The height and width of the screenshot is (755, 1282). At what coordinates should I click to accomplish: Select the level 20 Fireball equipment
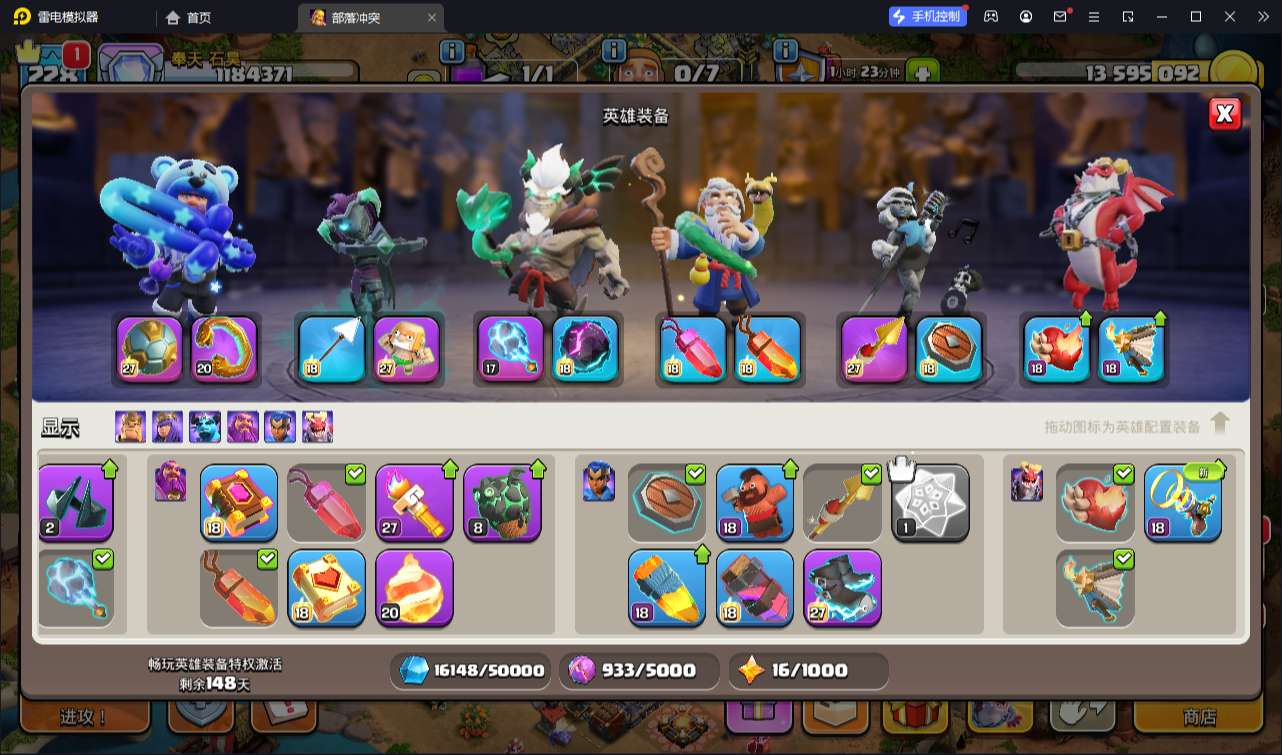pyautogui.click(x=414, y=587)
